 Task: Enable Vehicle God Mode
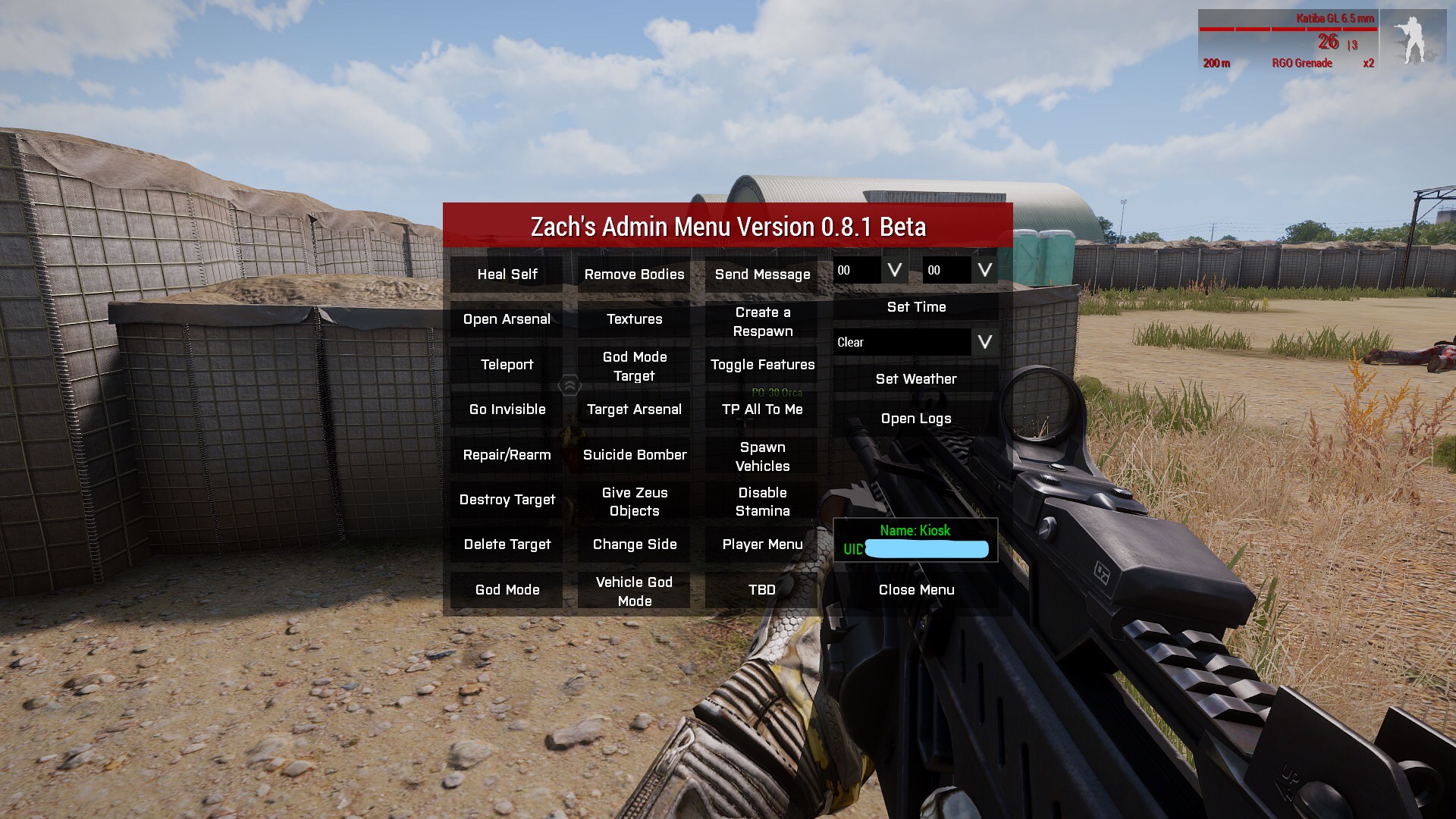coord(634,591)
